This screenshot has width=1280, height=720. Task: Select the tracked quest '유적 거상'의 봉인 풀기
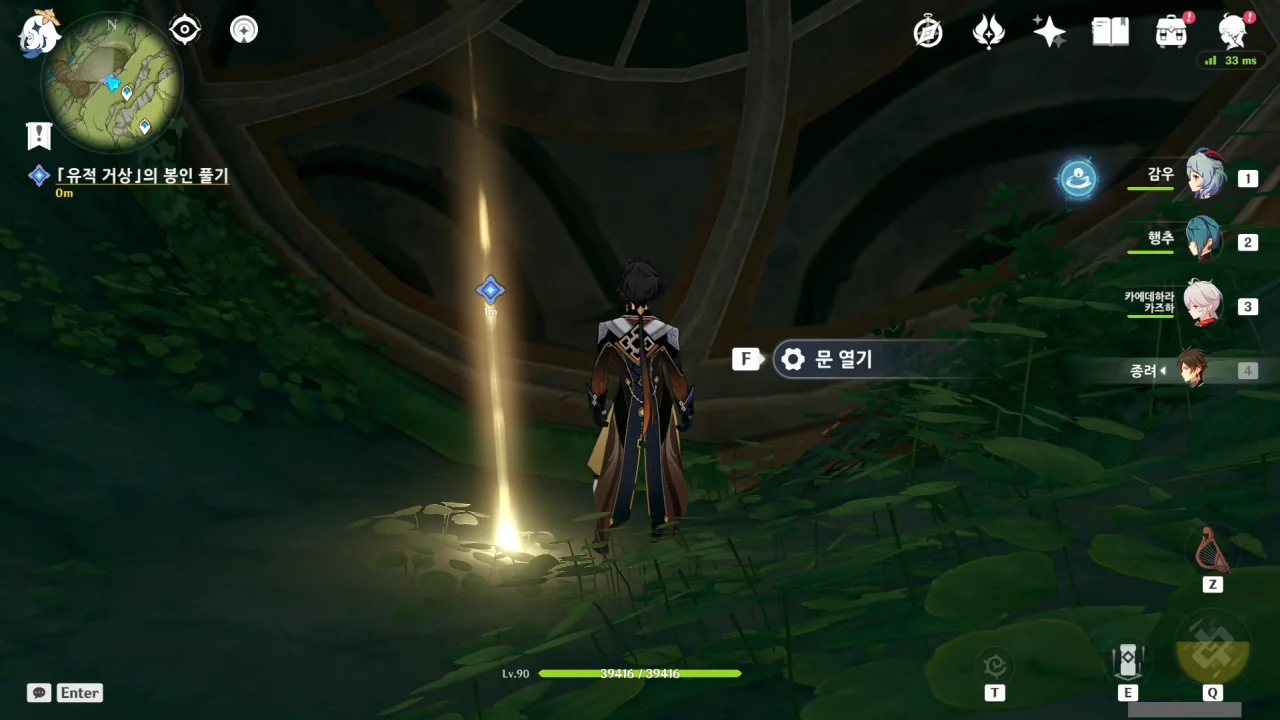coord(142,176)
